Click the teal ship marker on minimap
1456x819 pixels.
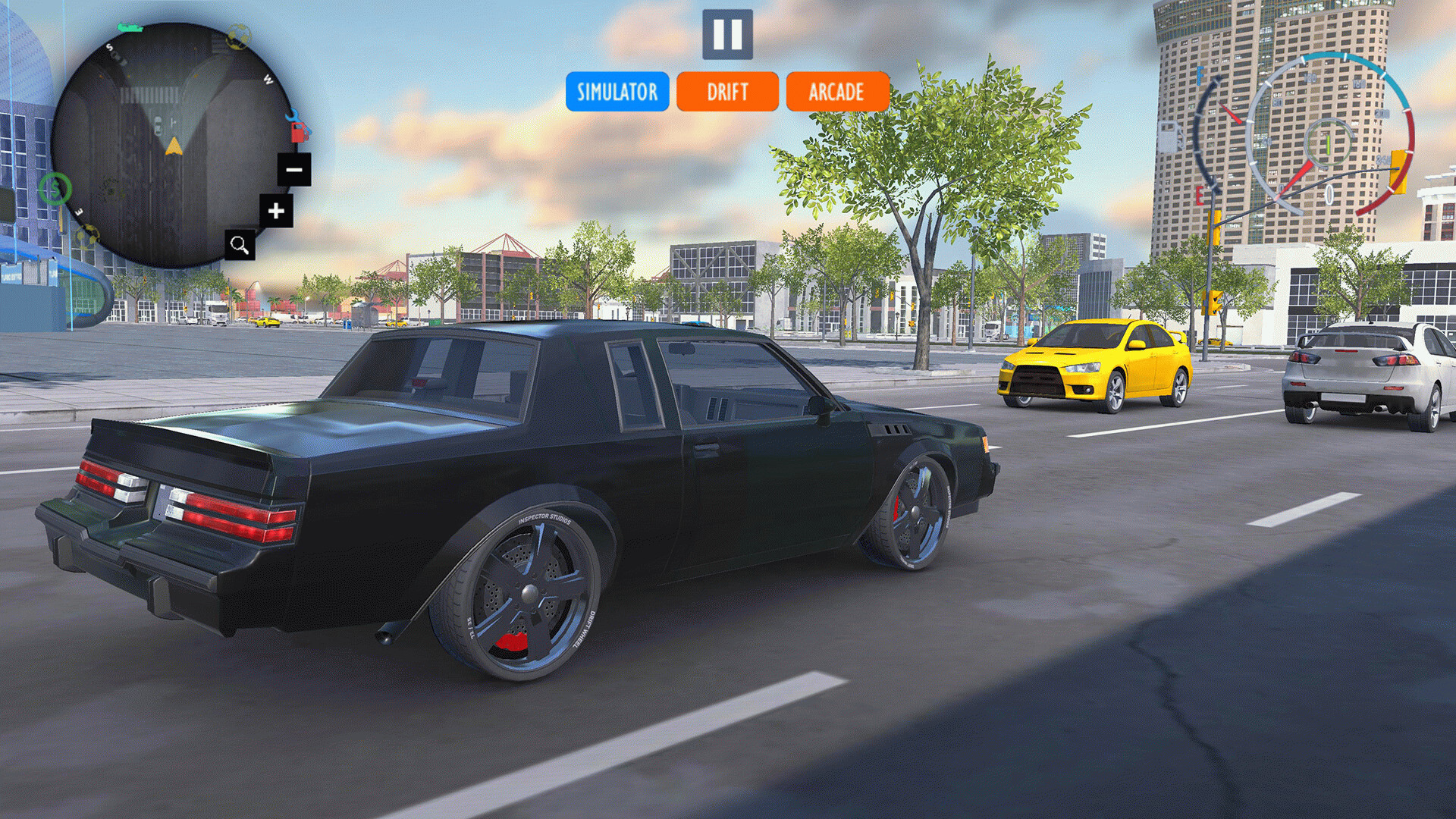130,28
